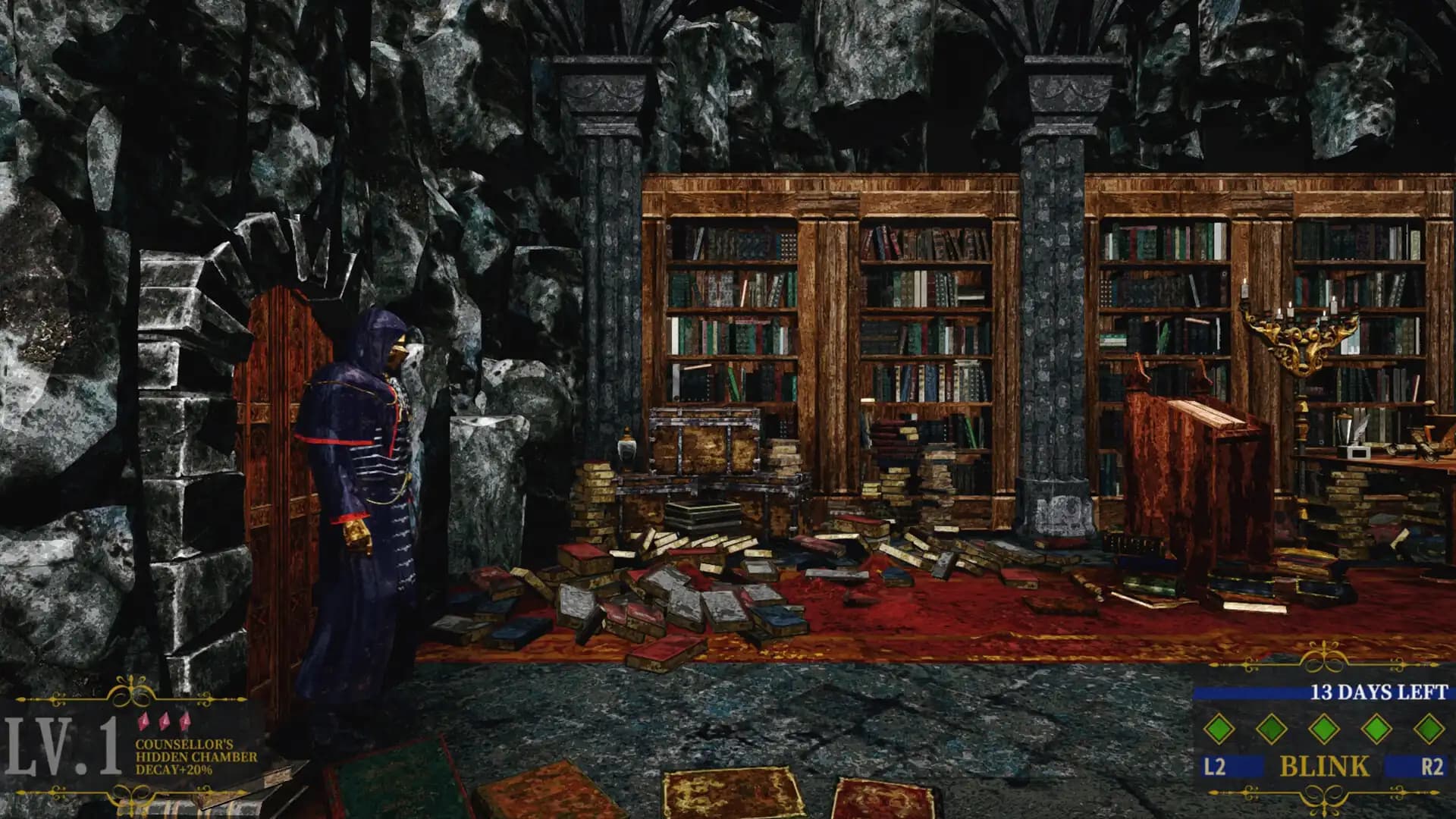Select the first pink crystal icon above LV.1
The width and height of the screenshot is (1456, 819).
(144, 721)
